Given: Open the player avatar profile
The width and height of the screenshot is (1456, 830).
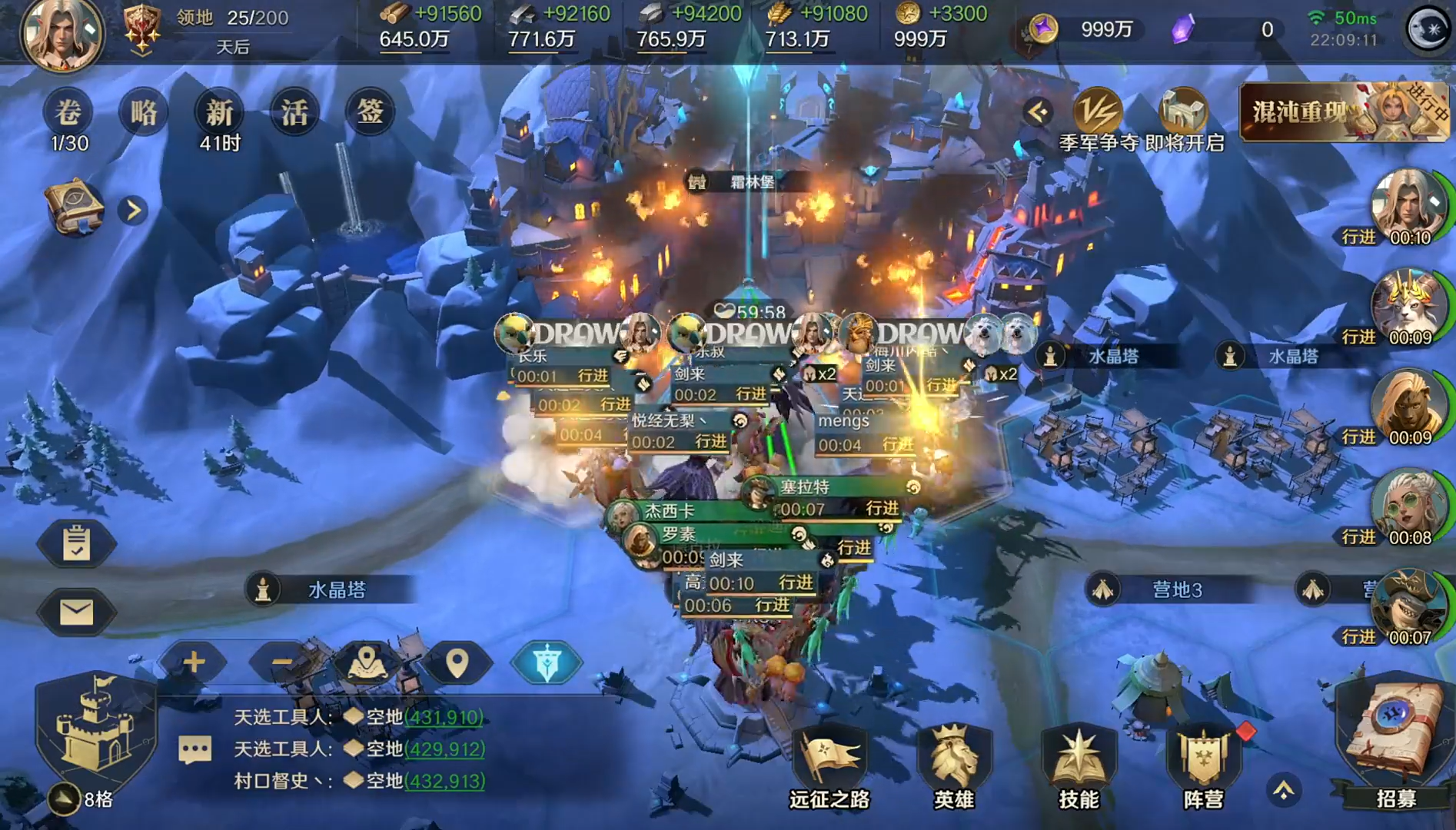Looking at the screenshot, I should [61, 35].
